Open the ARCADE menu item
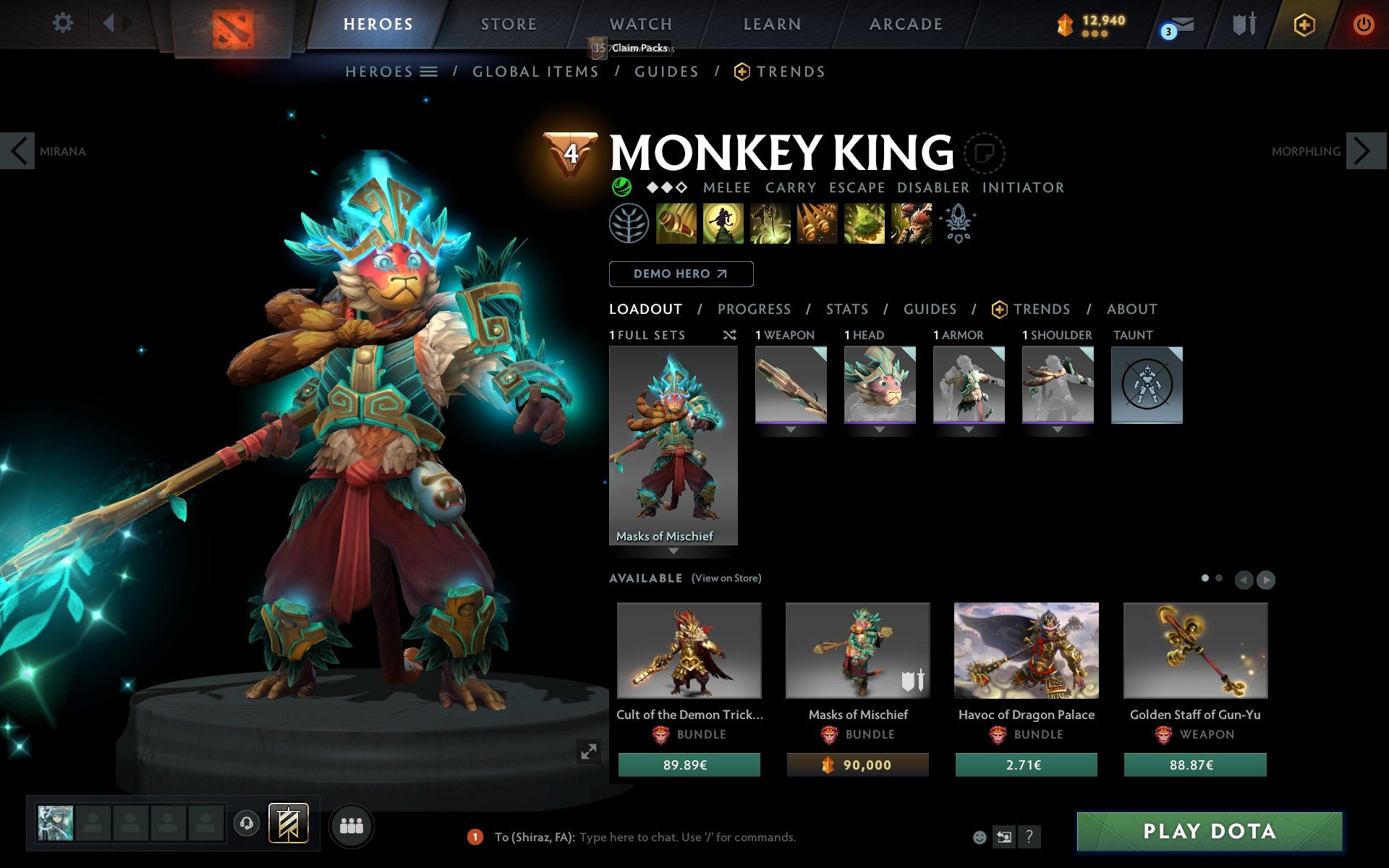 905,24
